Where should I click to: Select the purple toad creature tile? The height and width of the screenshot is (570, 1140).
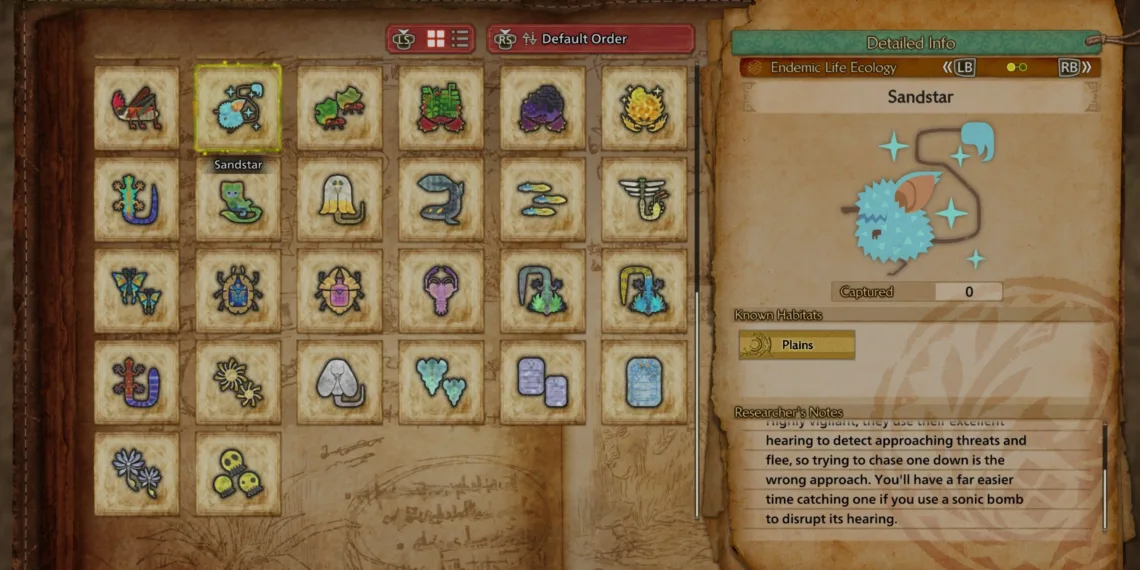[543, 108]
